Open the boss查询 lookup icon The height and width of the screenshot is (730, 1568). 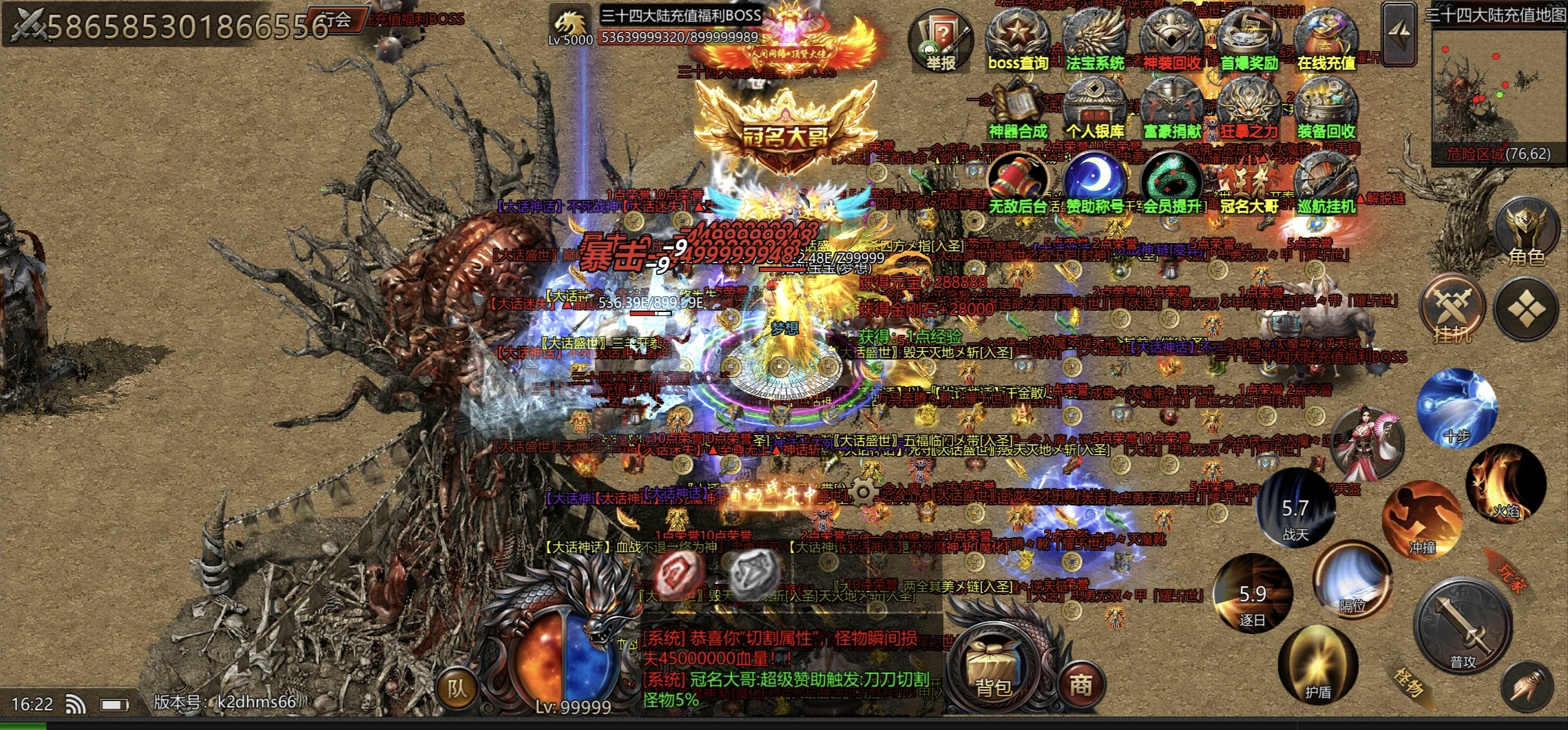tap(1017, 40)
